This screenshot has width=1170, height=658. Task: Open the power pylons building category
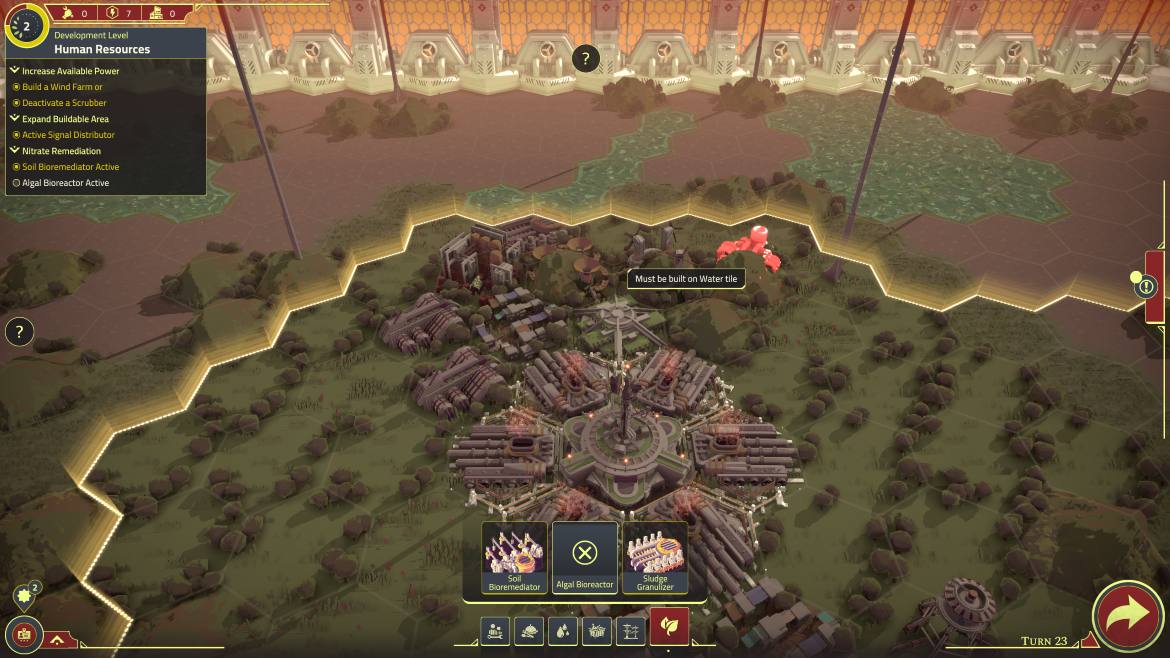pyautogui.click(x=630, y=631)
